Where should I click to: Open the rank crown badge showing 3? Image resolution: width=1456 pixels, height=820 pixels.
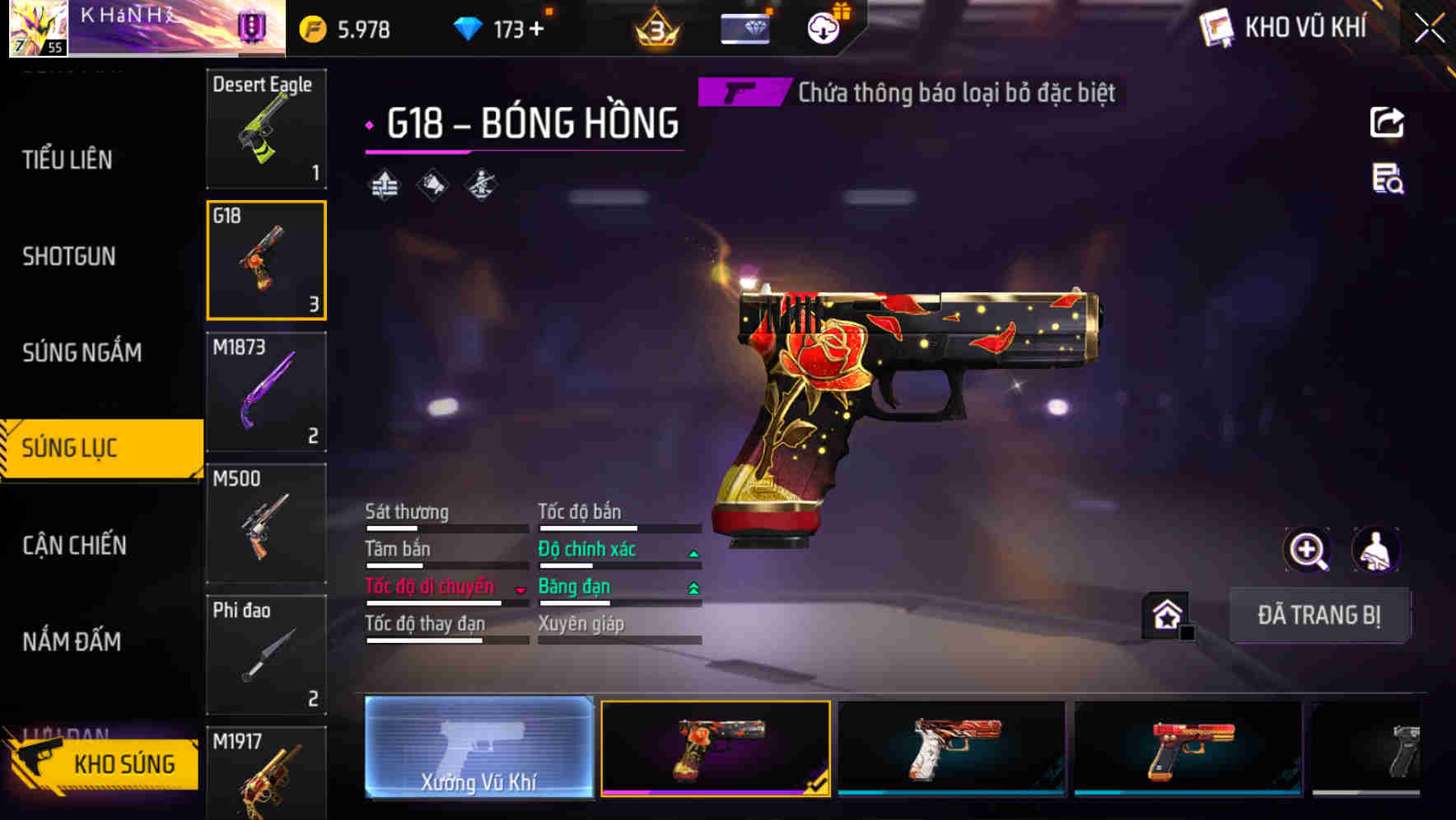(655, 27)
